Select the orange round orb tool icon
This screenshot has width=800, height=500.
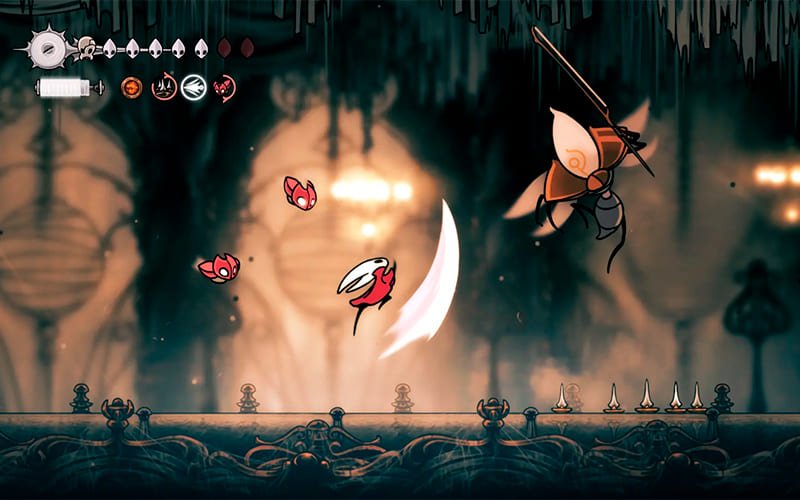(131, 88)
